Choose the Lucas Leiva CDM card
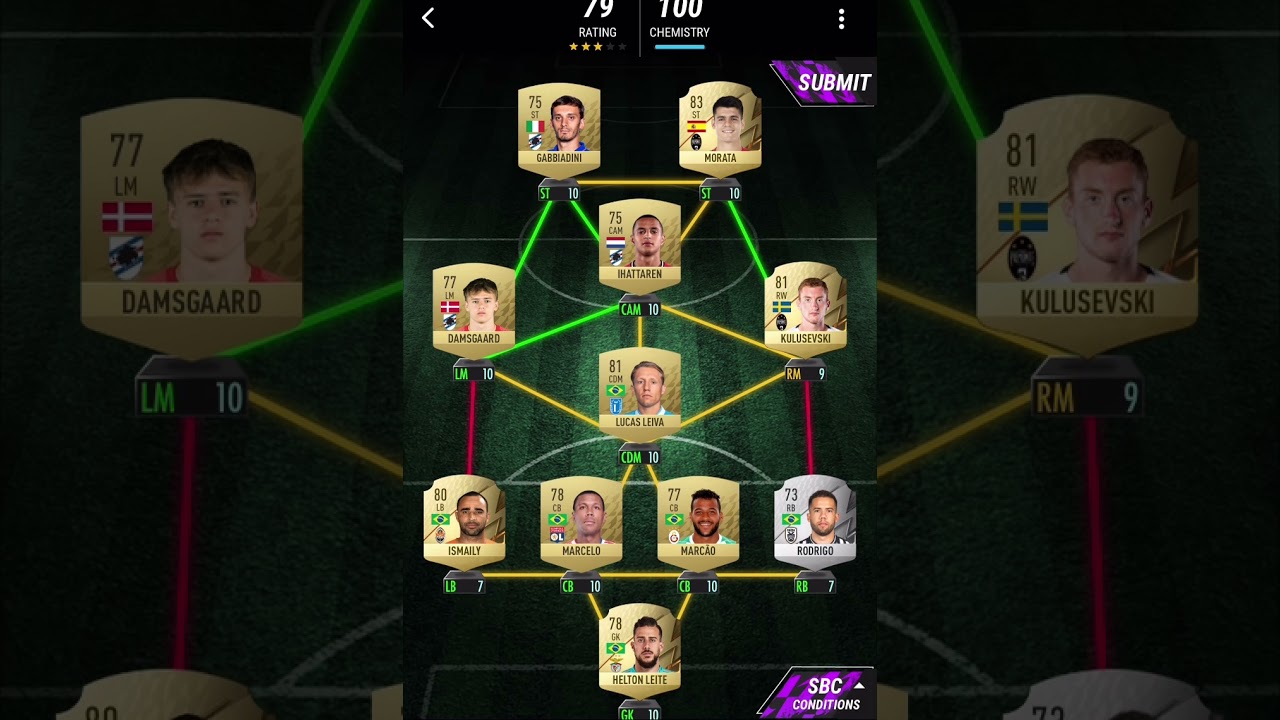Screen dimensions: 1280x720 (640, 393)
